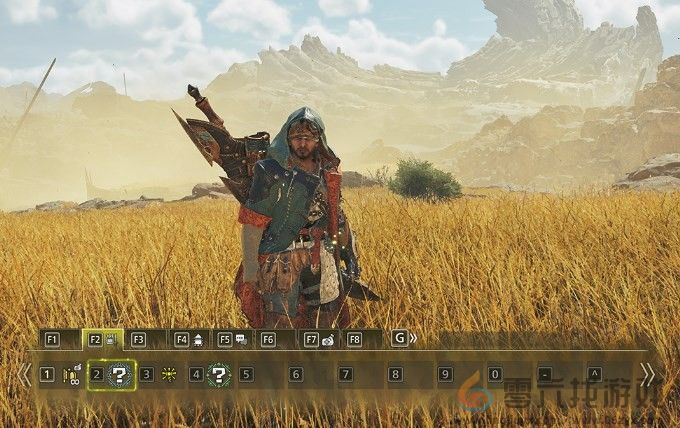Select the highlighted question mark item slot

[x=119, y=375]
